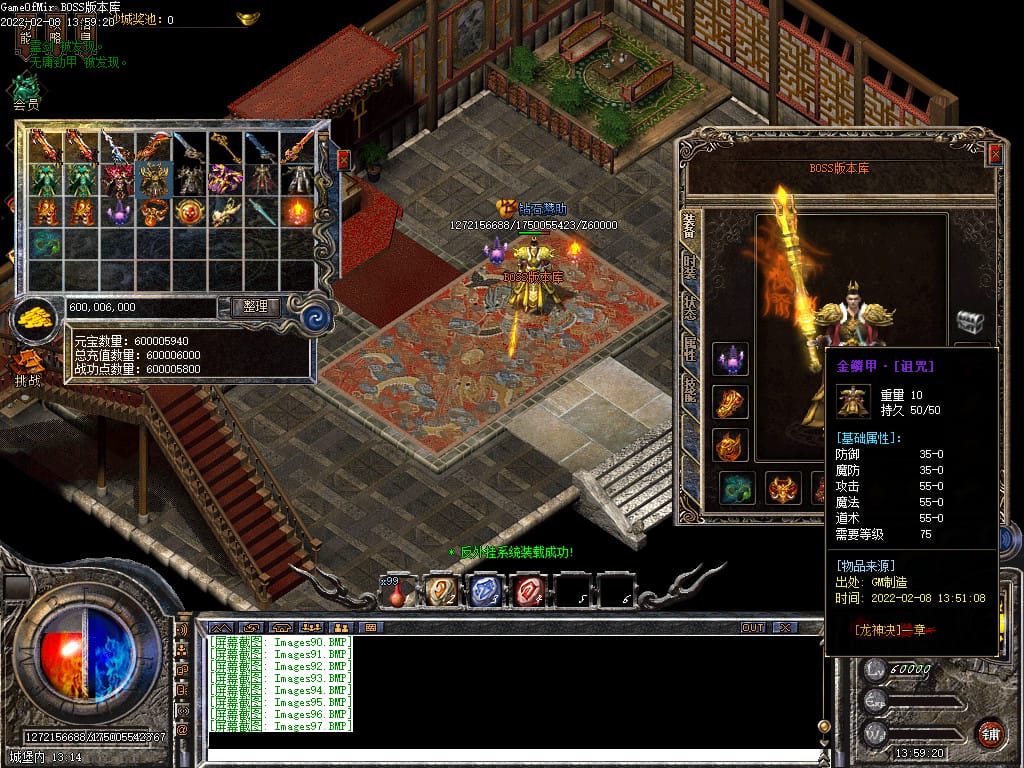Image resolution: width=1024 pixels, height=768 pixels.
Task: Select the highlighted golden armor in the bag
Action: point(153,179)
